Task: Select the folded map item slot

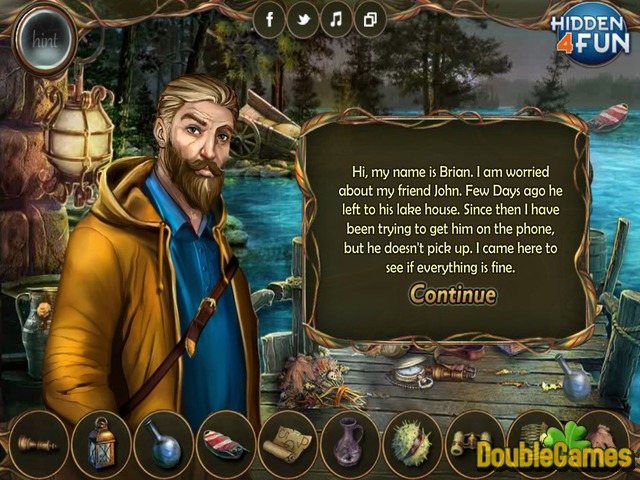Action: pos(287,442)
